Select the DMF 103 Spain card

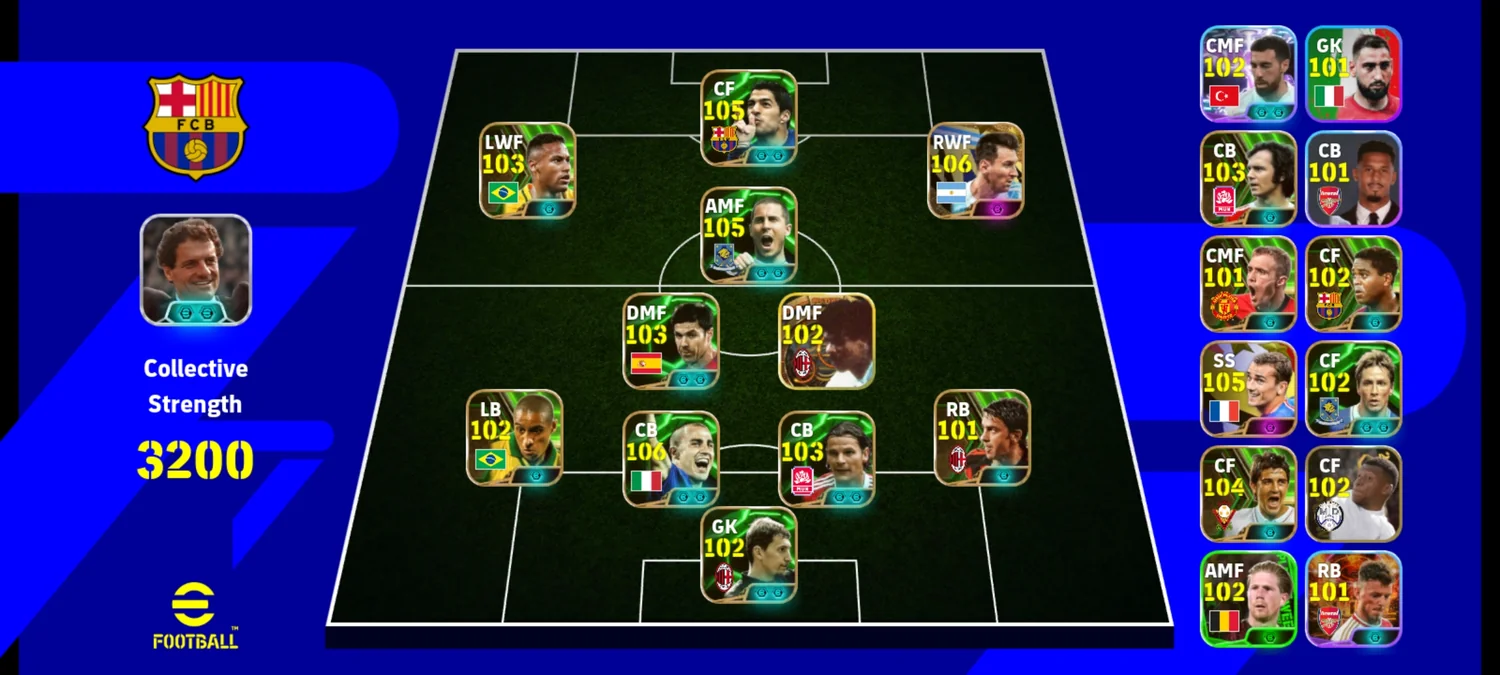671,340
